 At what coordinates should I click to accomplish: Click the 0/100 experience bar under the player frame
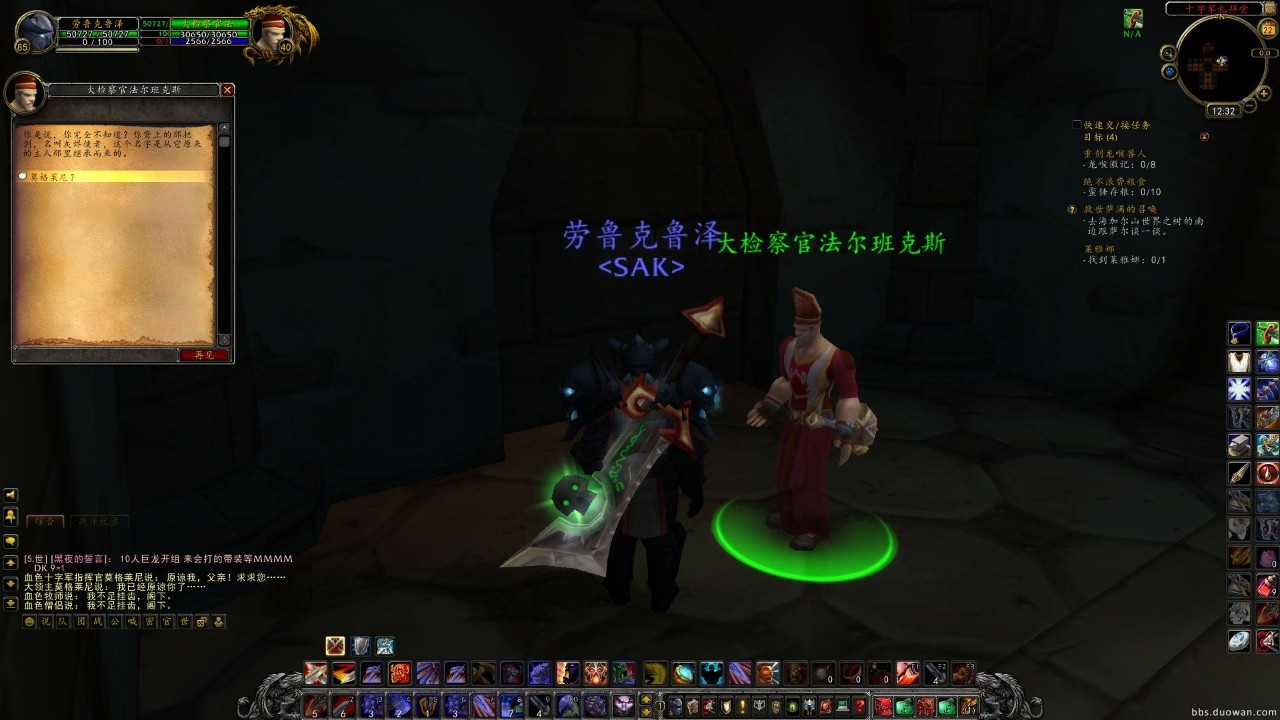[96, 43]
